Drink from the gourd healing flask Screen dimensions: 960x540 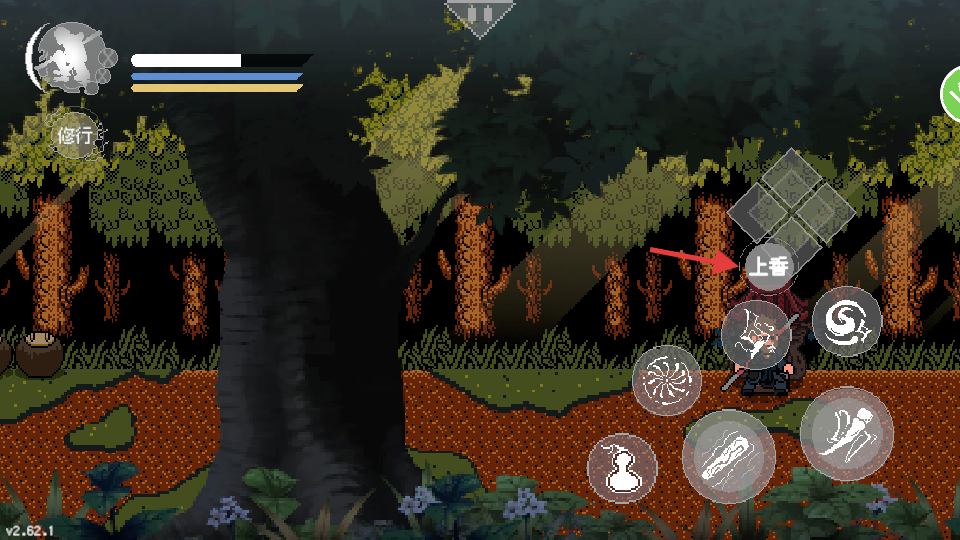(x=621, y=468)
